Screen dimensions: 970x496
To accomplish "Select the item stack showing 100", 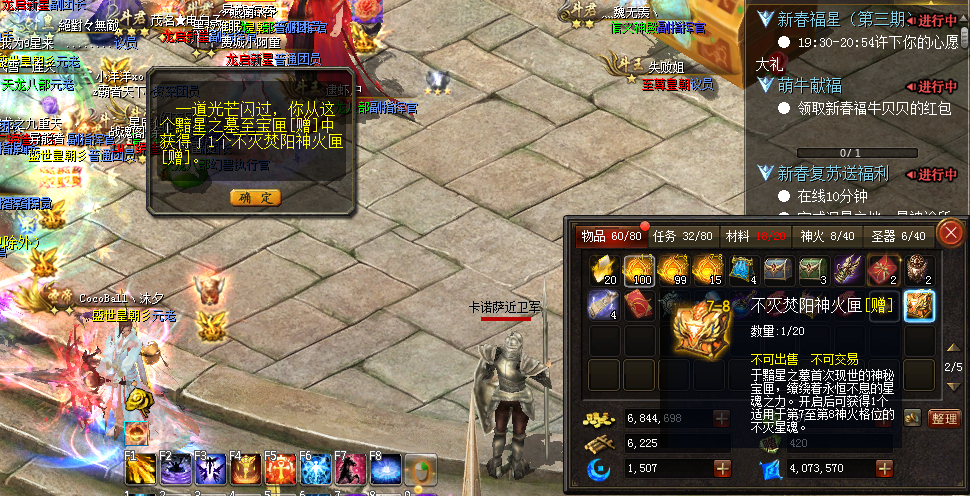I will (639, 270).
